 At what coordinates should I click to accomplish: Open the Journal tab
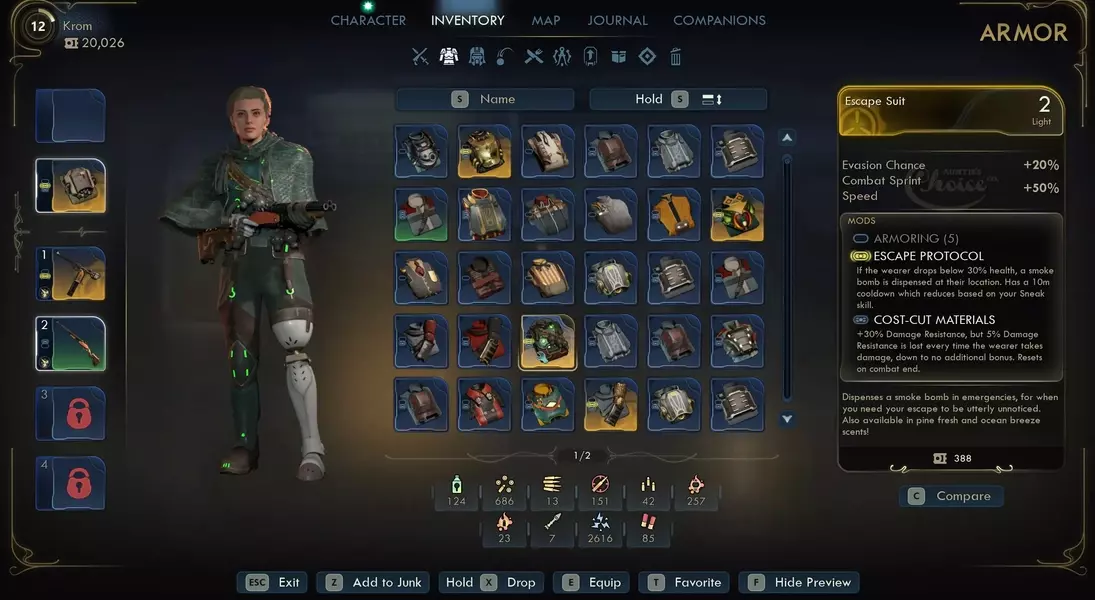(x=617, y=20)
